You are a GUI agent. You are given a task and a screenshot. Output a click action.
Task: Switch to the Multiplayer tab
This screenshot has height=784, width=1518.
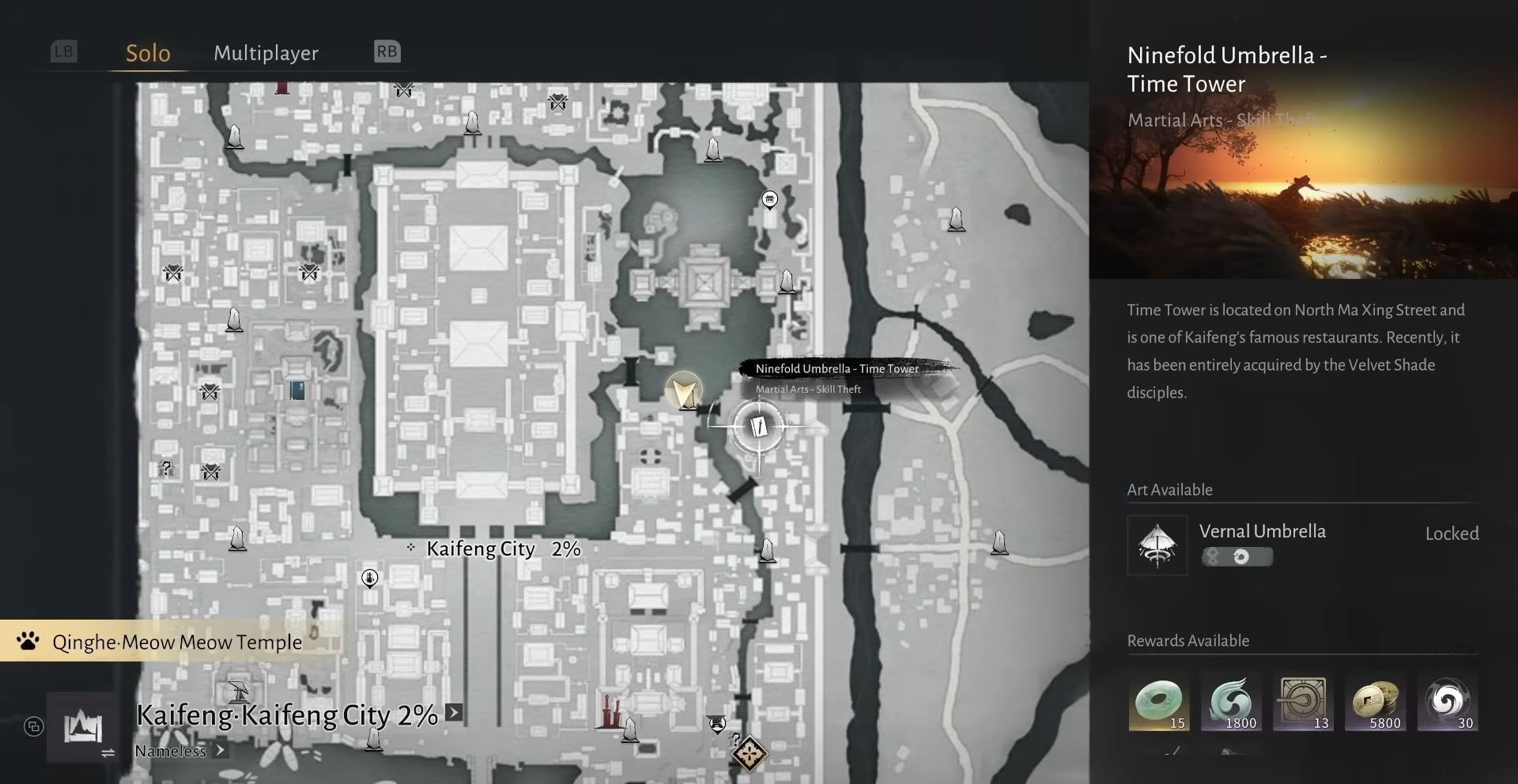(x=266, y=52)
